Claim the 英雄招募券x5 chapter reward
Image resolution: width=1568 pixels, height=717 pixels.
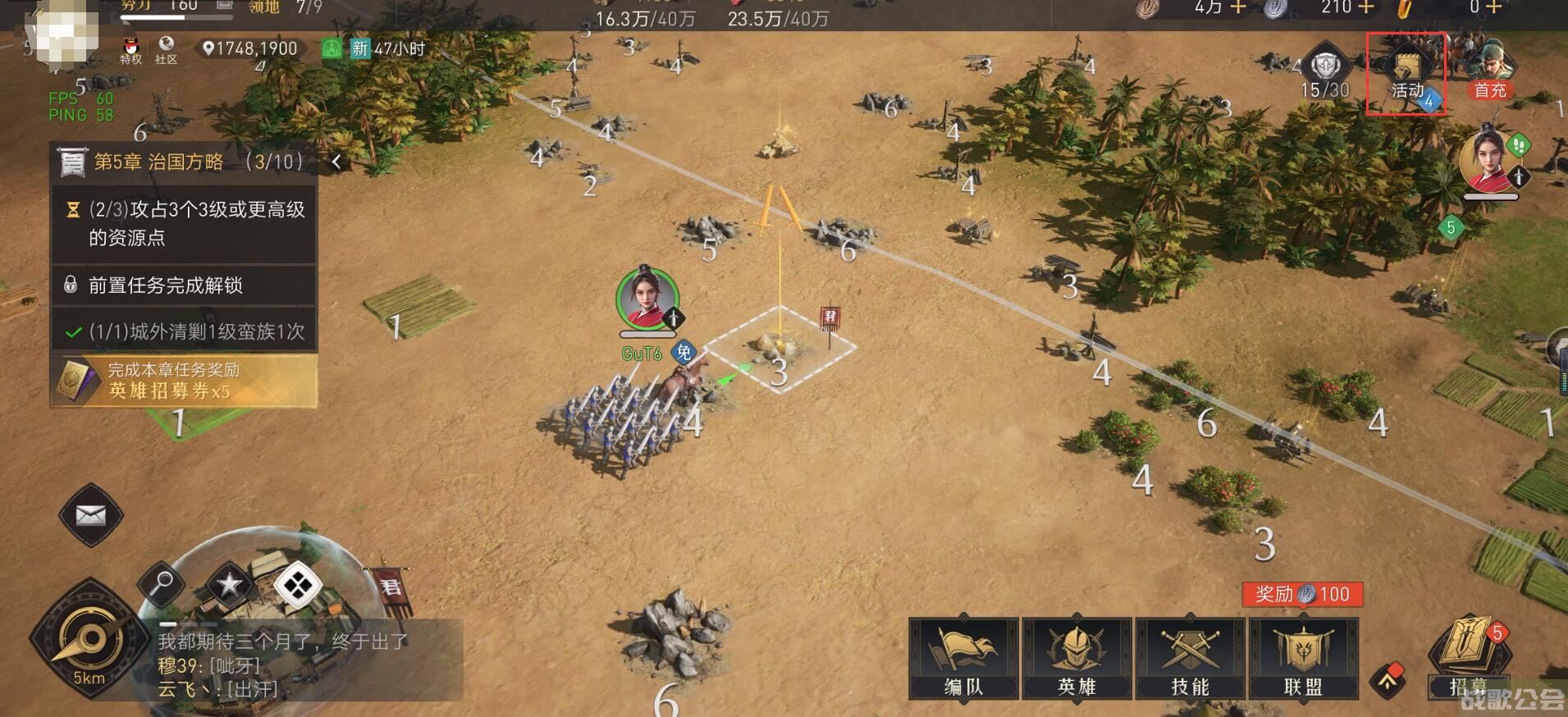pos(185,381)
